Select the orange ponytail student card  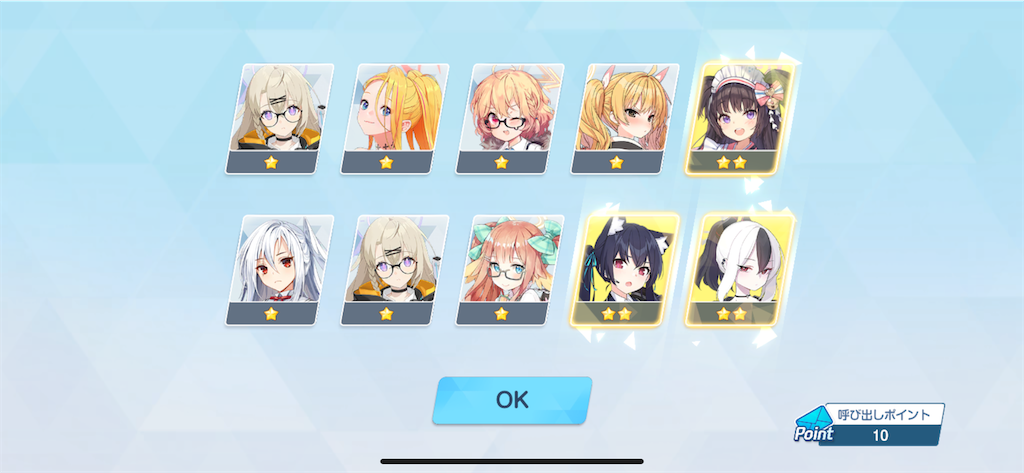[394, 118]
